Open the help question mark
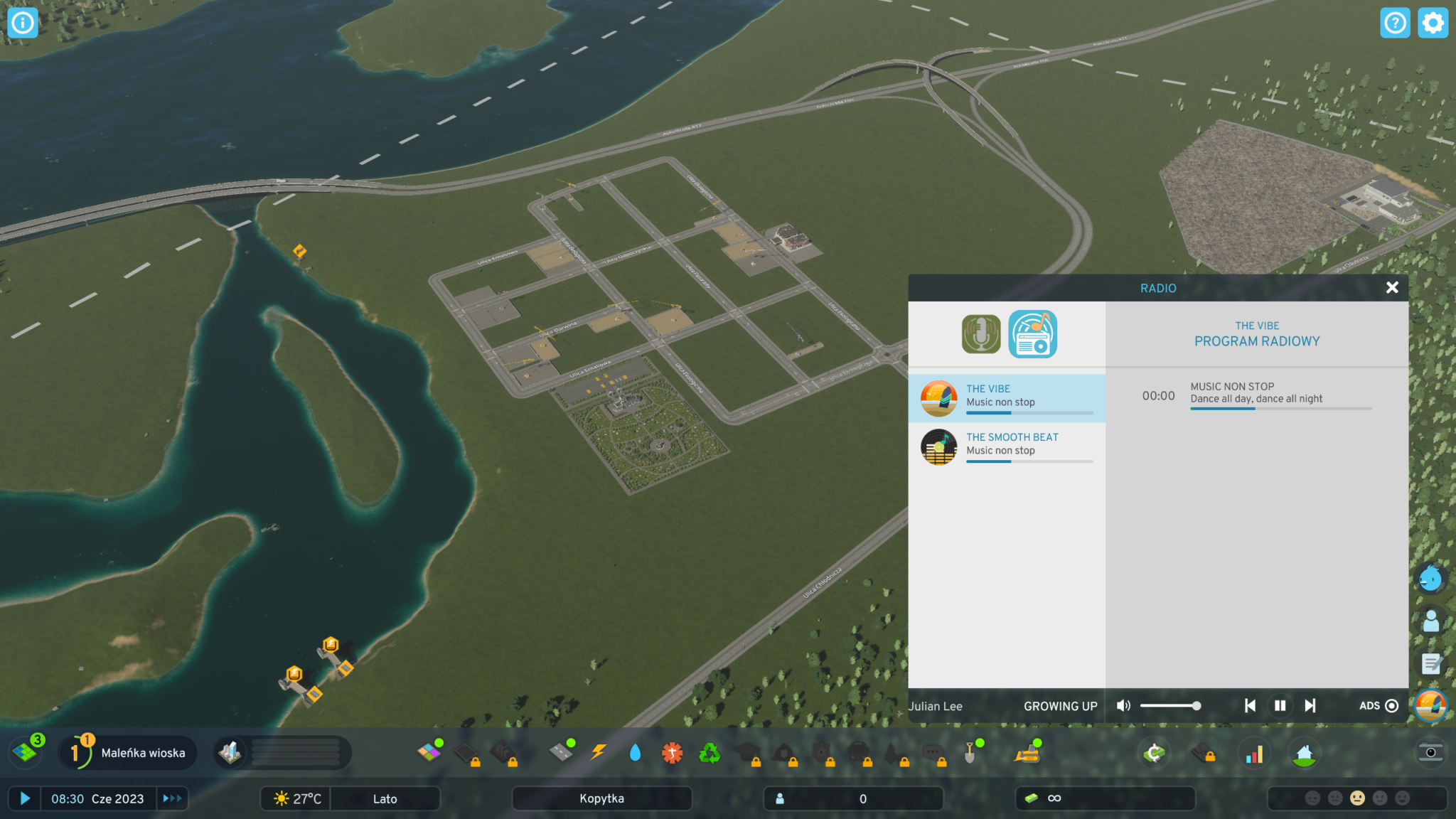The height and width of the screenshot is (819, 1456). tap(1394, 23)
